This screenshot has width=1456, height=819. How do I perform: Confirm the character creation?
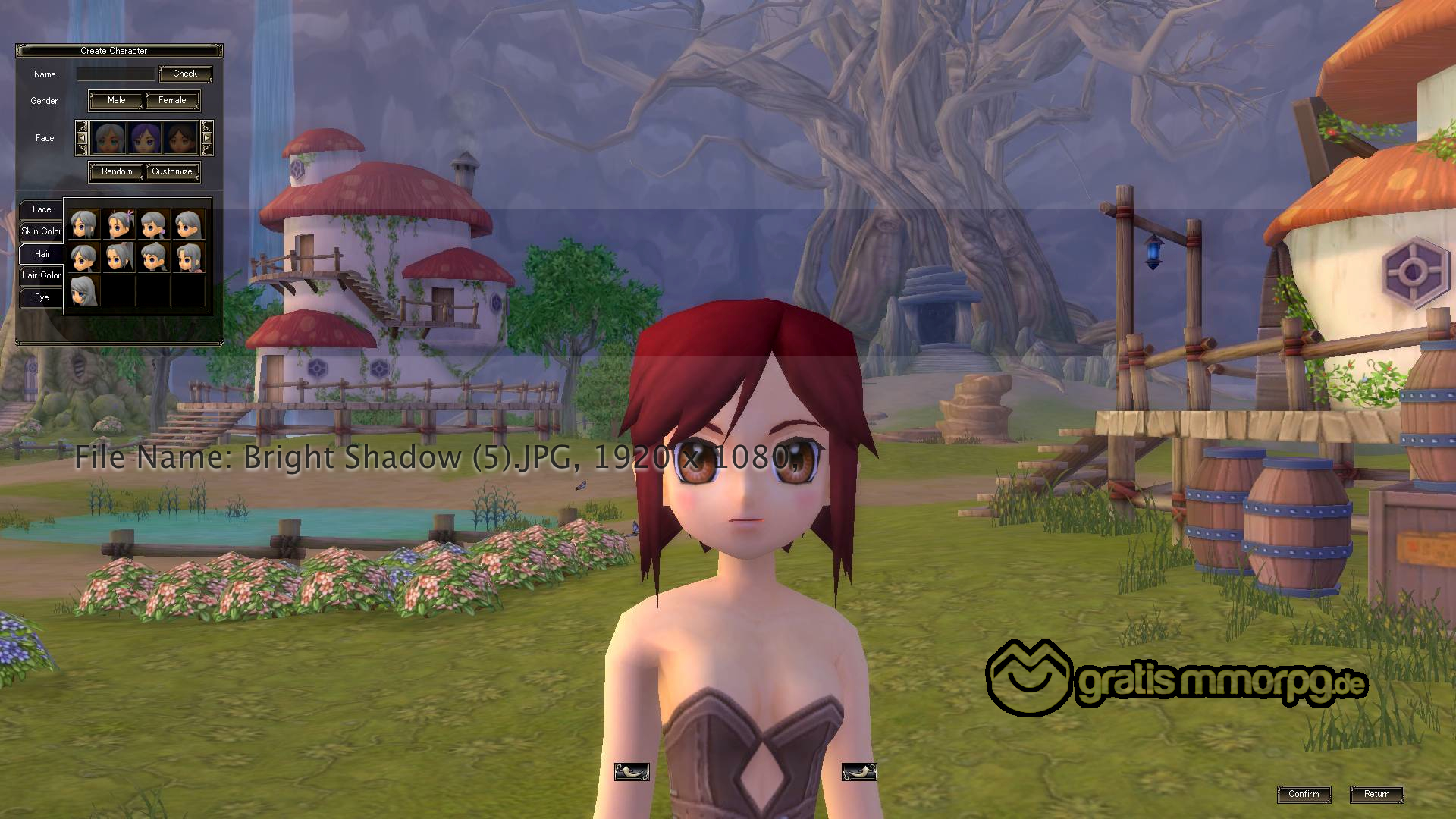[1304, 794]
